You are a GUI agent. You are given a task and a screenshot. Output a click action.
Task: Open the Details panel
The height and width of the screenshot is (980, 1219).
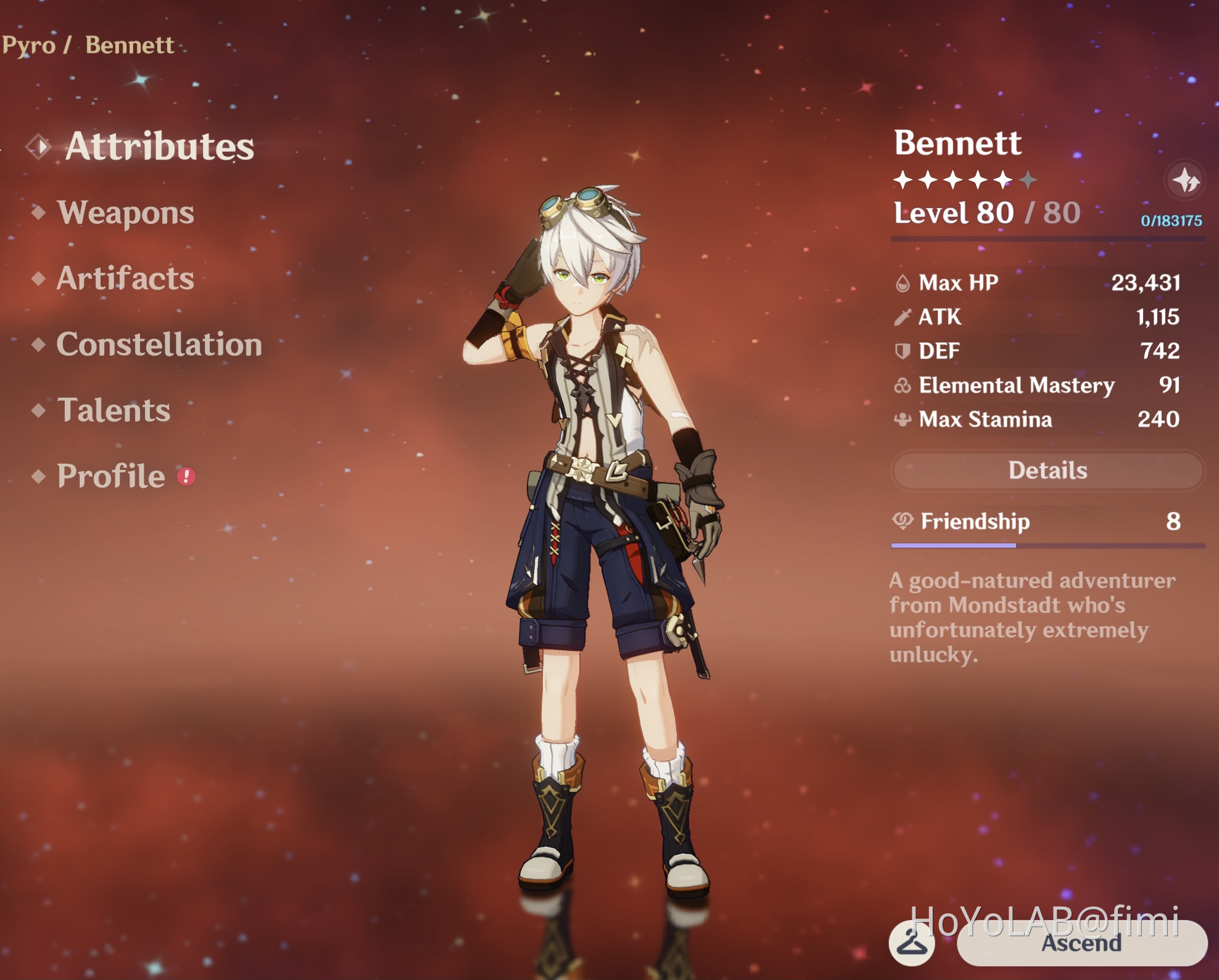[x=1047, y=471]
